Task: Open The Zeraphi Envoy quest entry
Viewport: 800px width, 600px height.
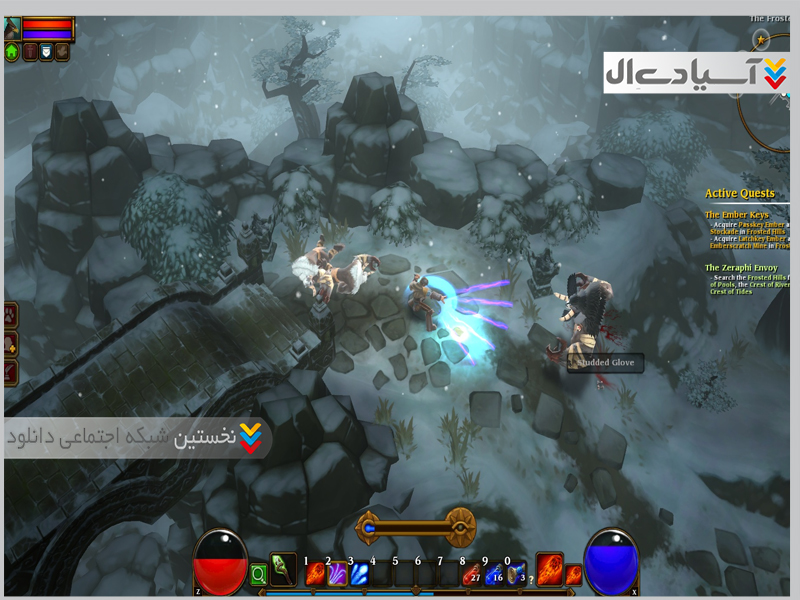Action: 742,267
